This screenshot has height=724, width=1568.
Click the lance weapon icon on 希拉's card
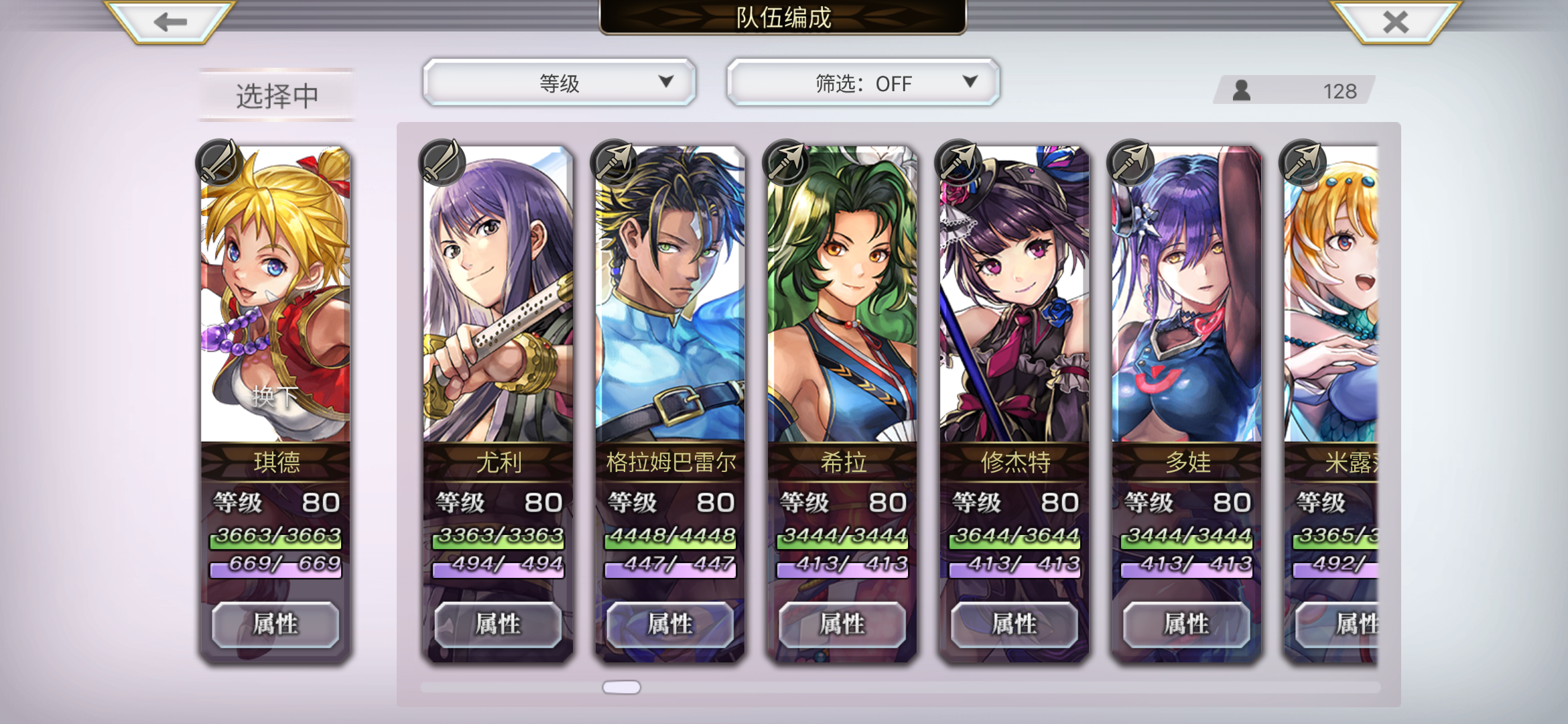[785, 161]
